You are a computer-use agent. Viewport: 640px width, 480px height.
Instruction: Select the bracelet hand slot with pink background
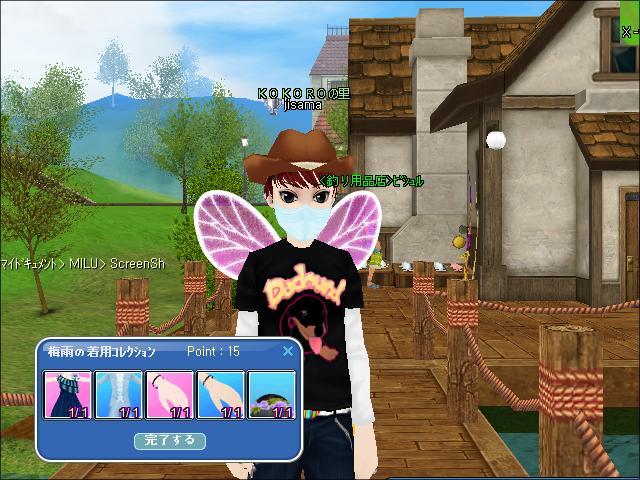[x=170, y=395]
